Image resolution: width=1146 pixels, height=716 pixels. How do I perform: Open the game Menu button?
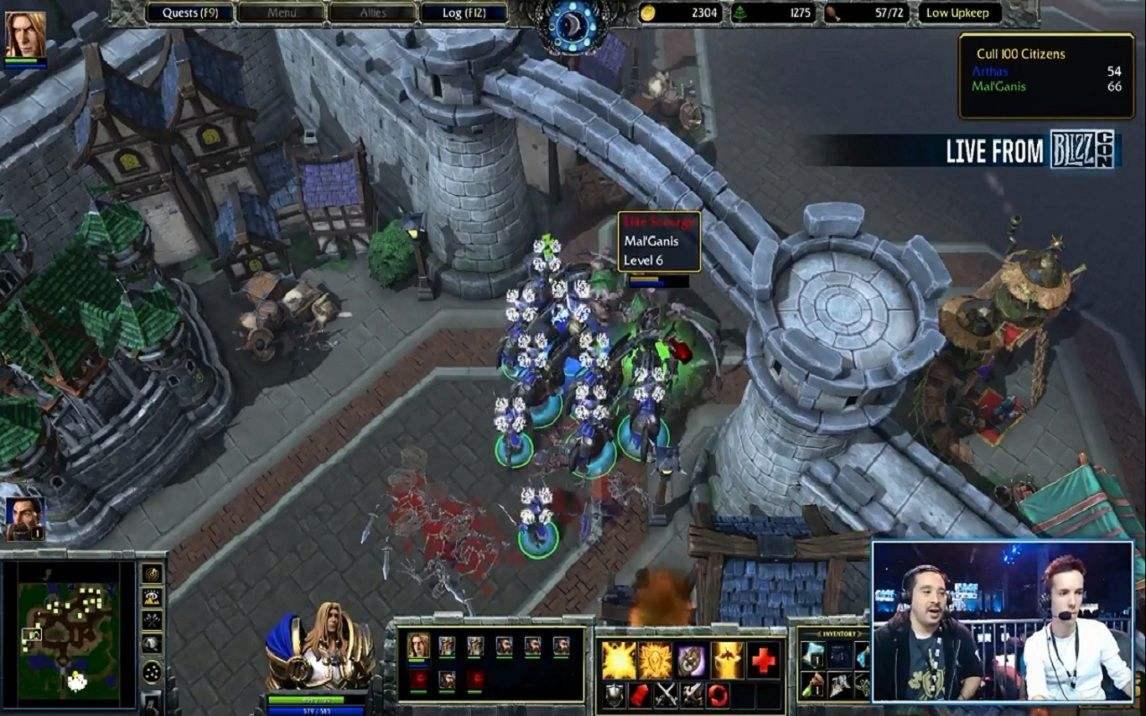tap(281, 13)
